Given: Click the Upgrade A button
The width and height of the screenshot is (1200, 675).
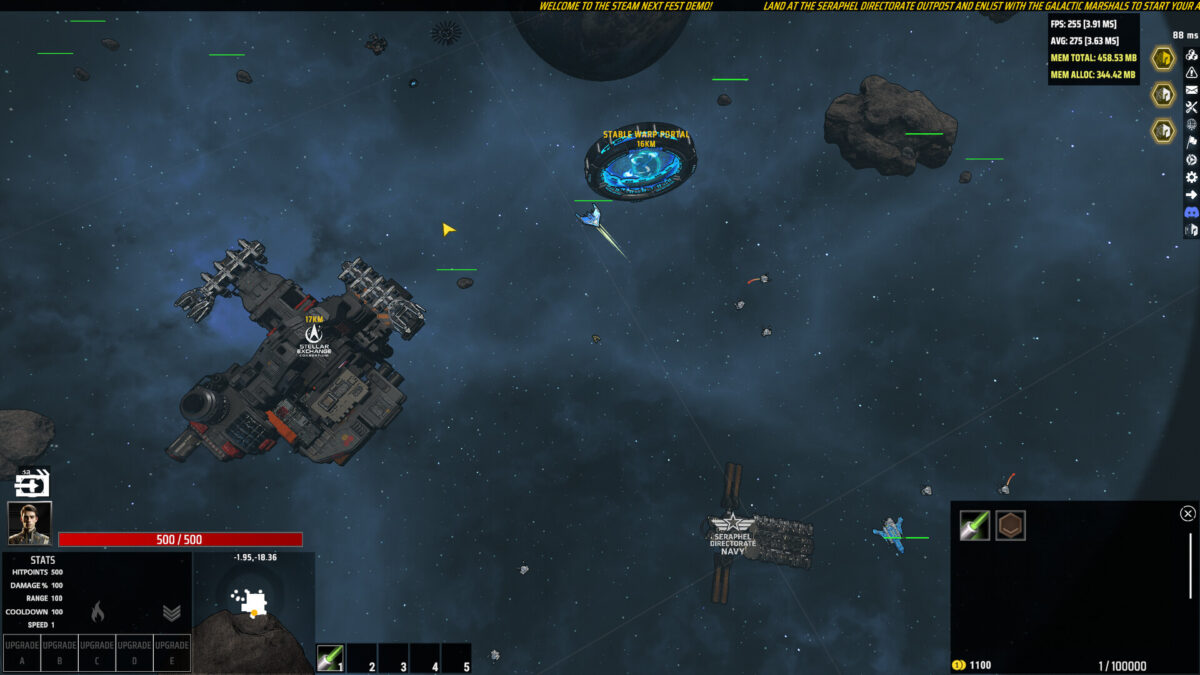Looking at the screenshot, I should (21, 652).
